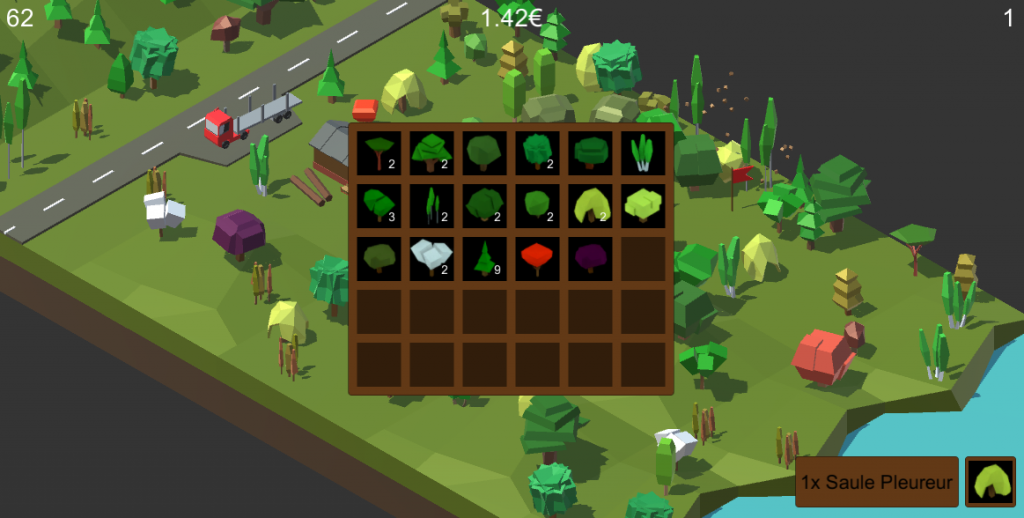Screen dimensions: 1024x518
Task: Select the pine tree slot with 9
Action: coord(485,258)
